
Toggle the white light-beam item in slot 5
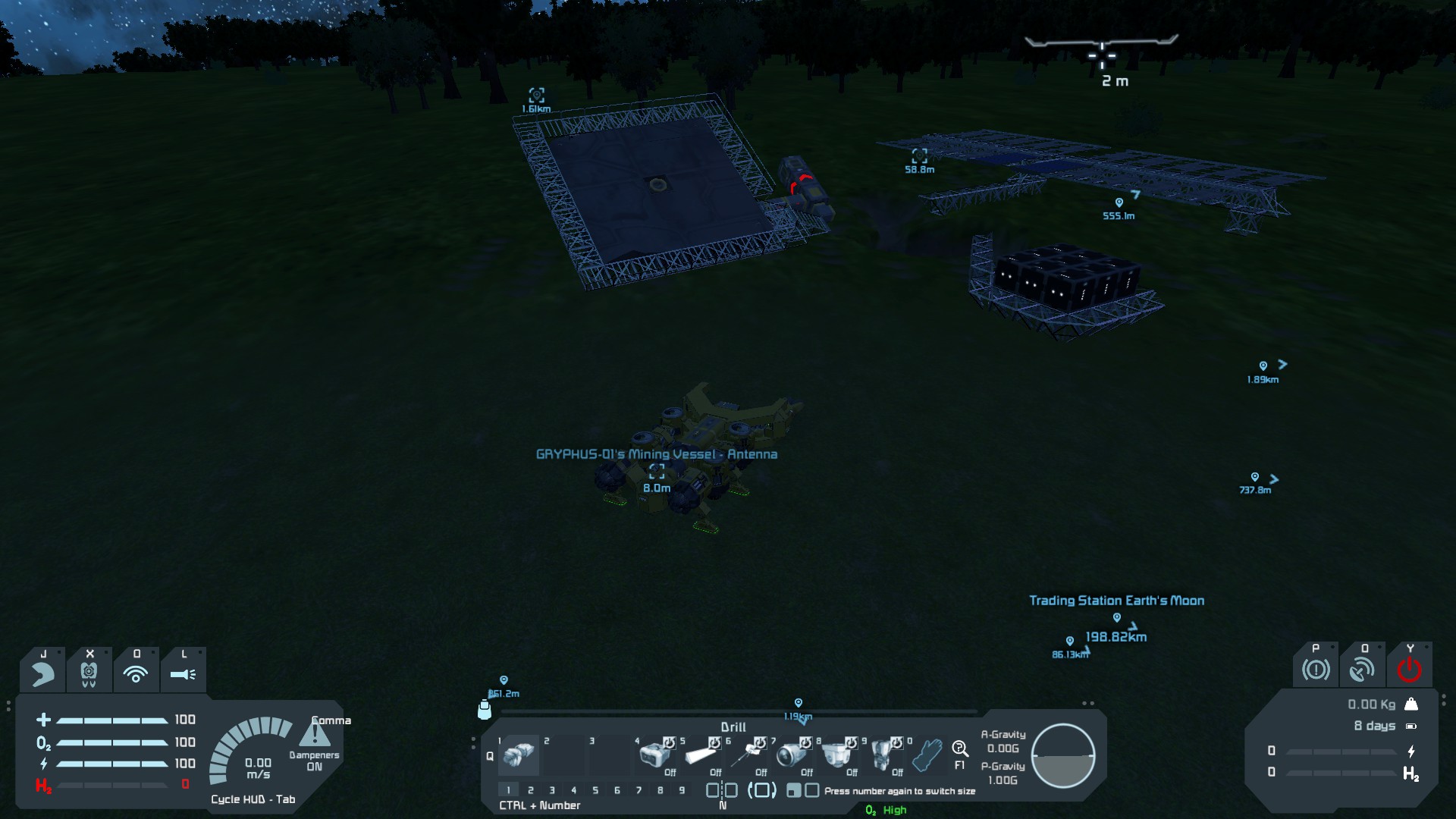click(x=701, y=755)
